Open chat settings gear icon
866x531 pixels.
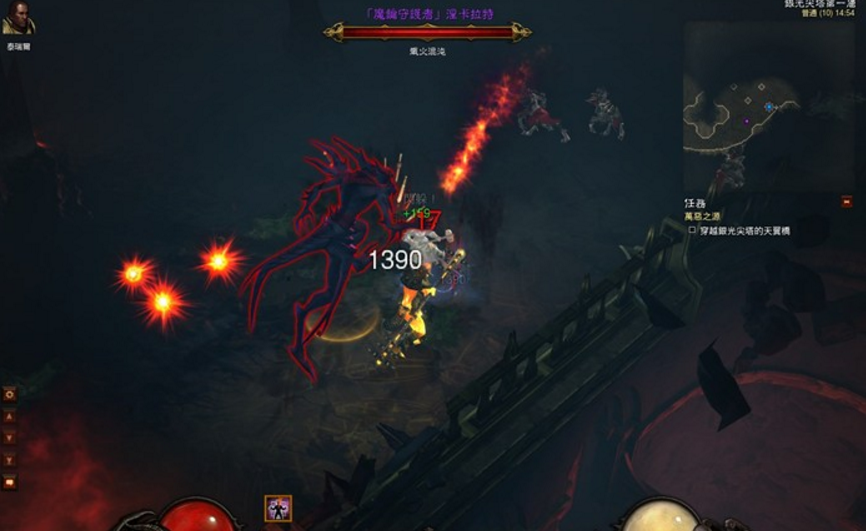10,394
